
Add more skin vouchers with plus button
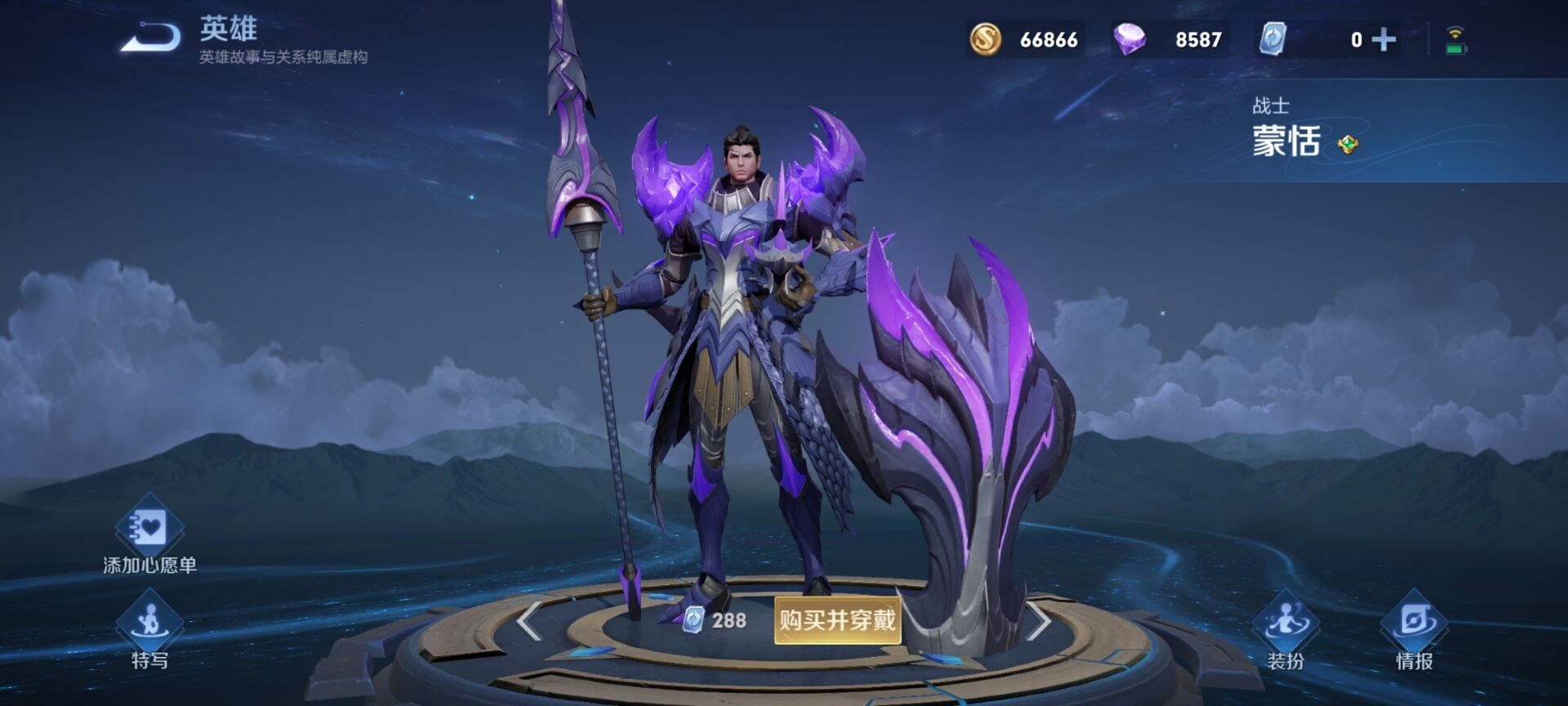click(1383, 39)
